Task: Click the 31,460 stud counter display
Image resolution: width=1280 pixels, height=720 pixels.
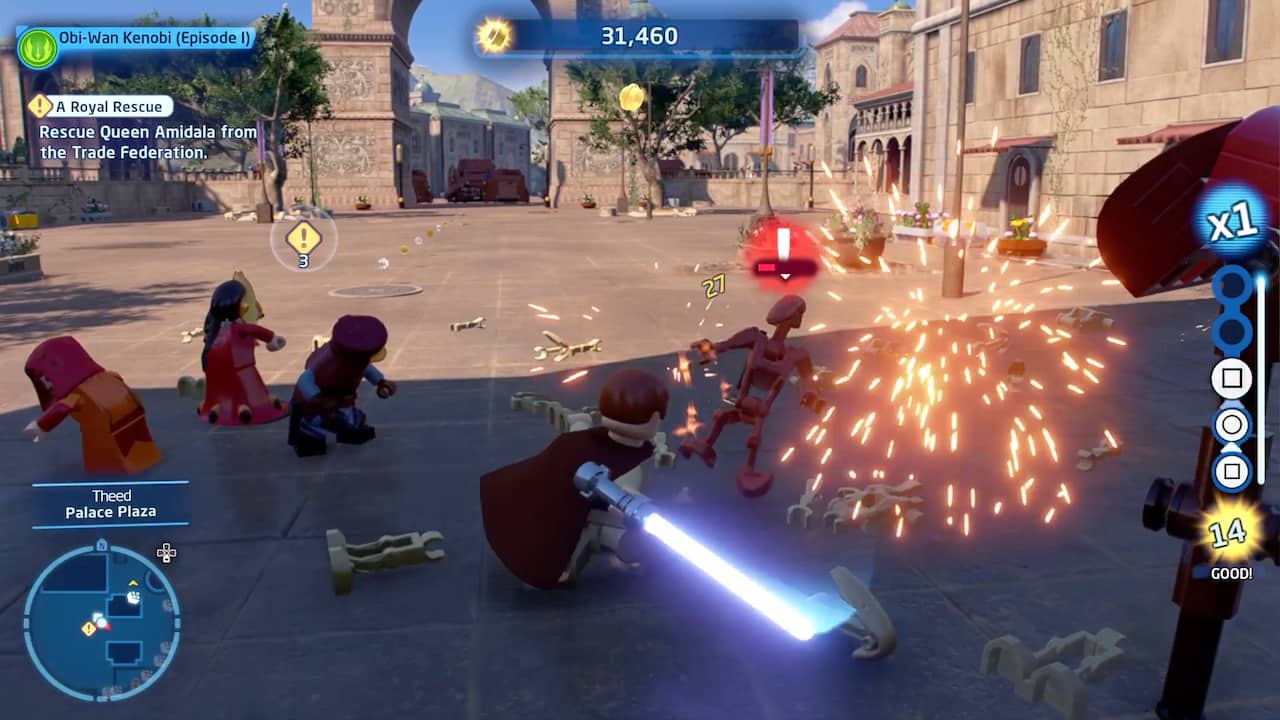Action: pyautogui.click(x=637, y=35)
